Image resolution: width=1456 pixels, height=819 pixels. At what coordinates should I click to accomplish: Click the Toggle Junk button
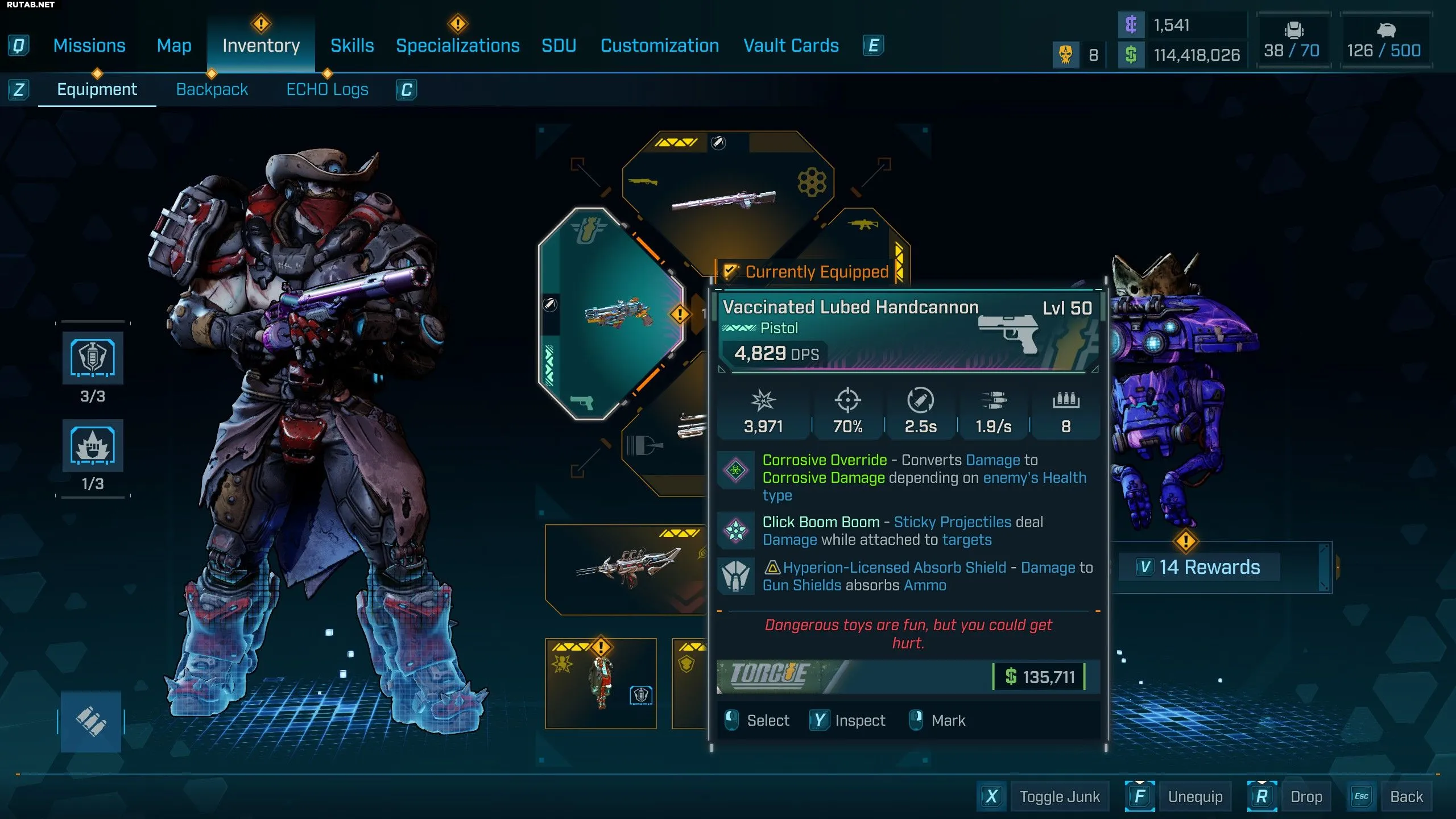[1059, 796]
